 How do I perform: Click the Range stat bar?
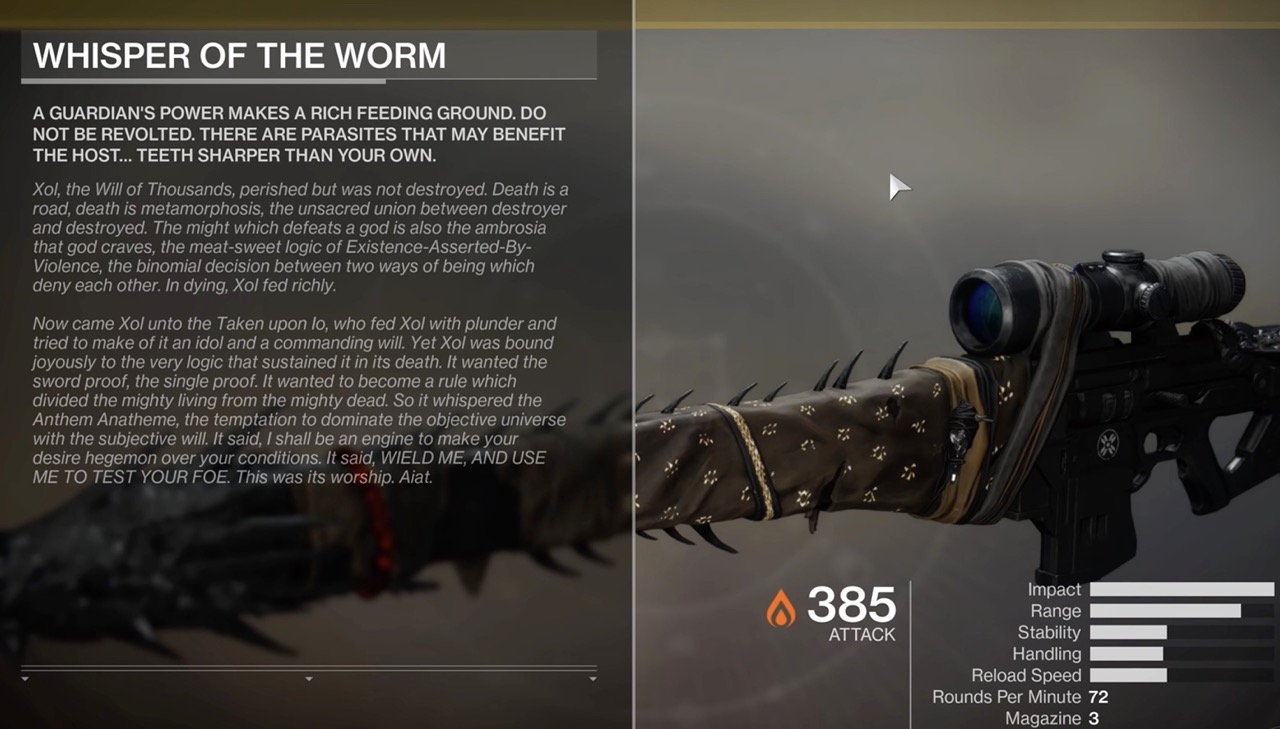coord(1180,611)
